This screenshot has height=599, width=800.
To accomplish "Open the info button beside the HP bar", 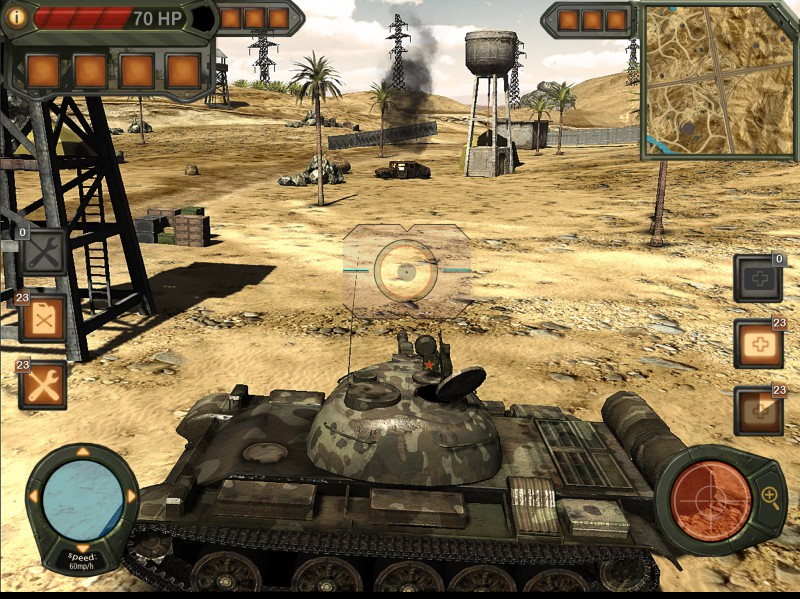I will pyautogui.click(x=16, y=18).
